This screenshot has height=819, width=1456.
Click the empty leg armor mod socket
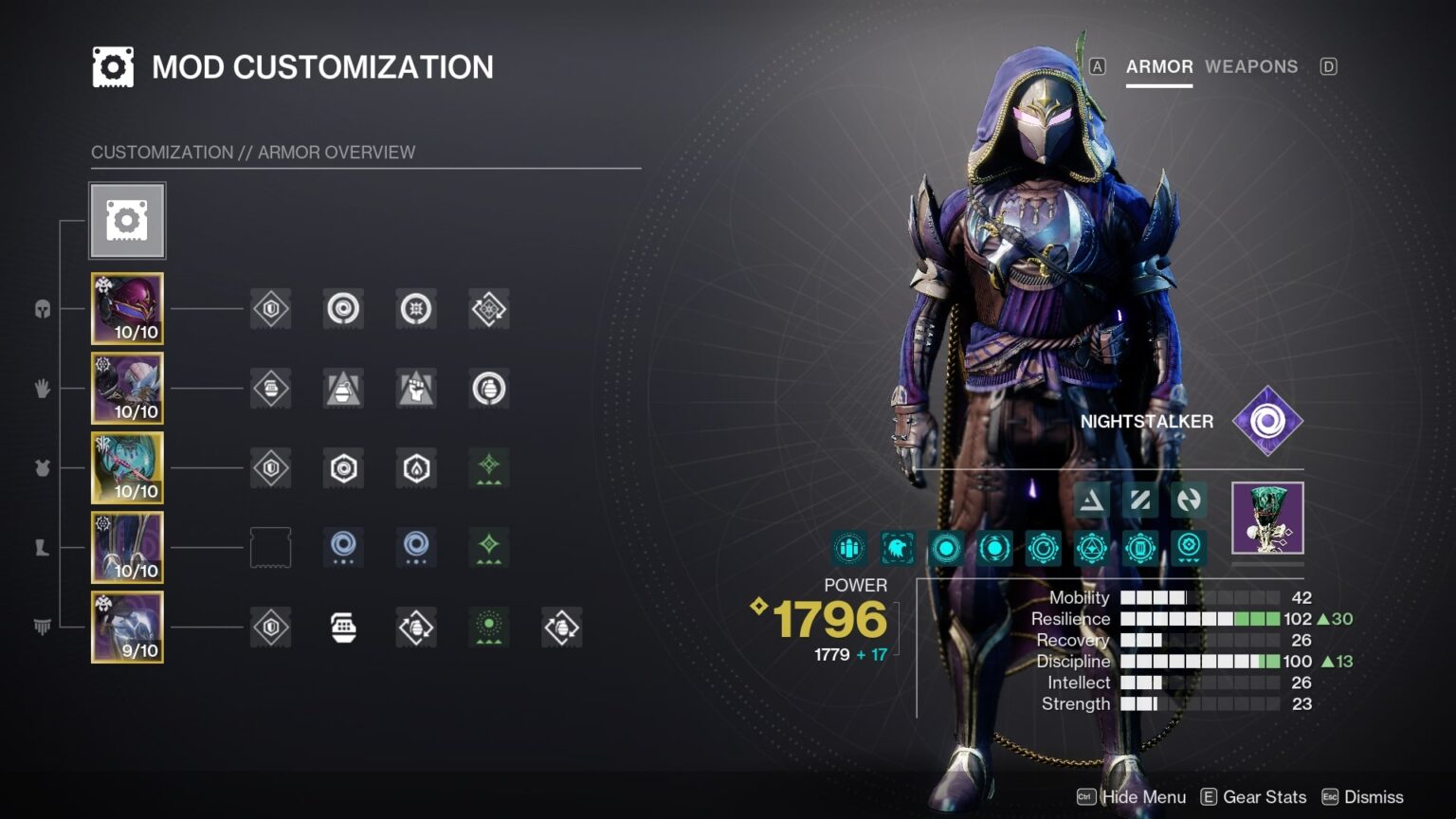tap(270, 547)
